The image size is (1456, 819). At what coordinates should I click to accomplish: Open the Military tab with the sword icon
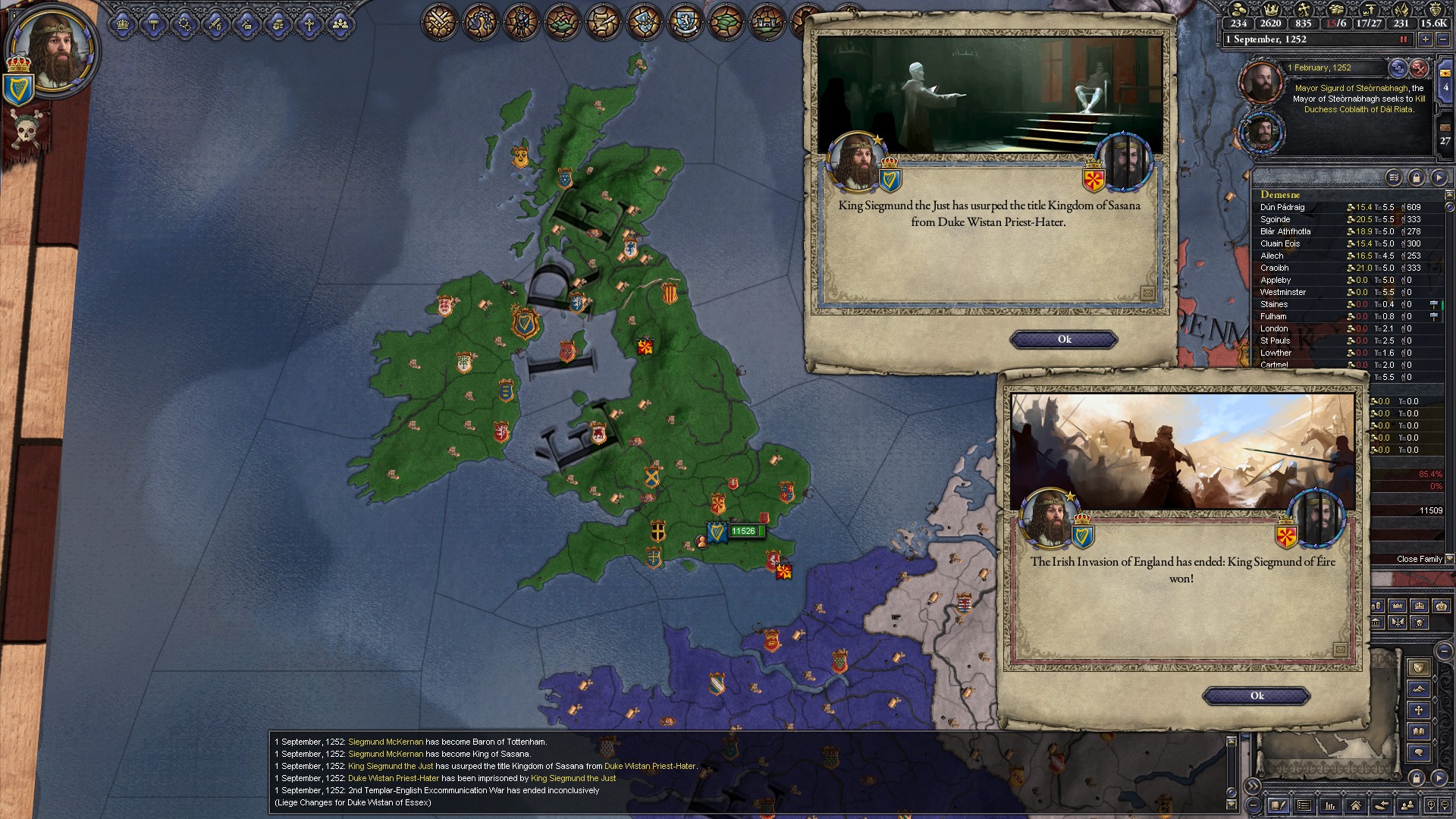pos(215,25)
